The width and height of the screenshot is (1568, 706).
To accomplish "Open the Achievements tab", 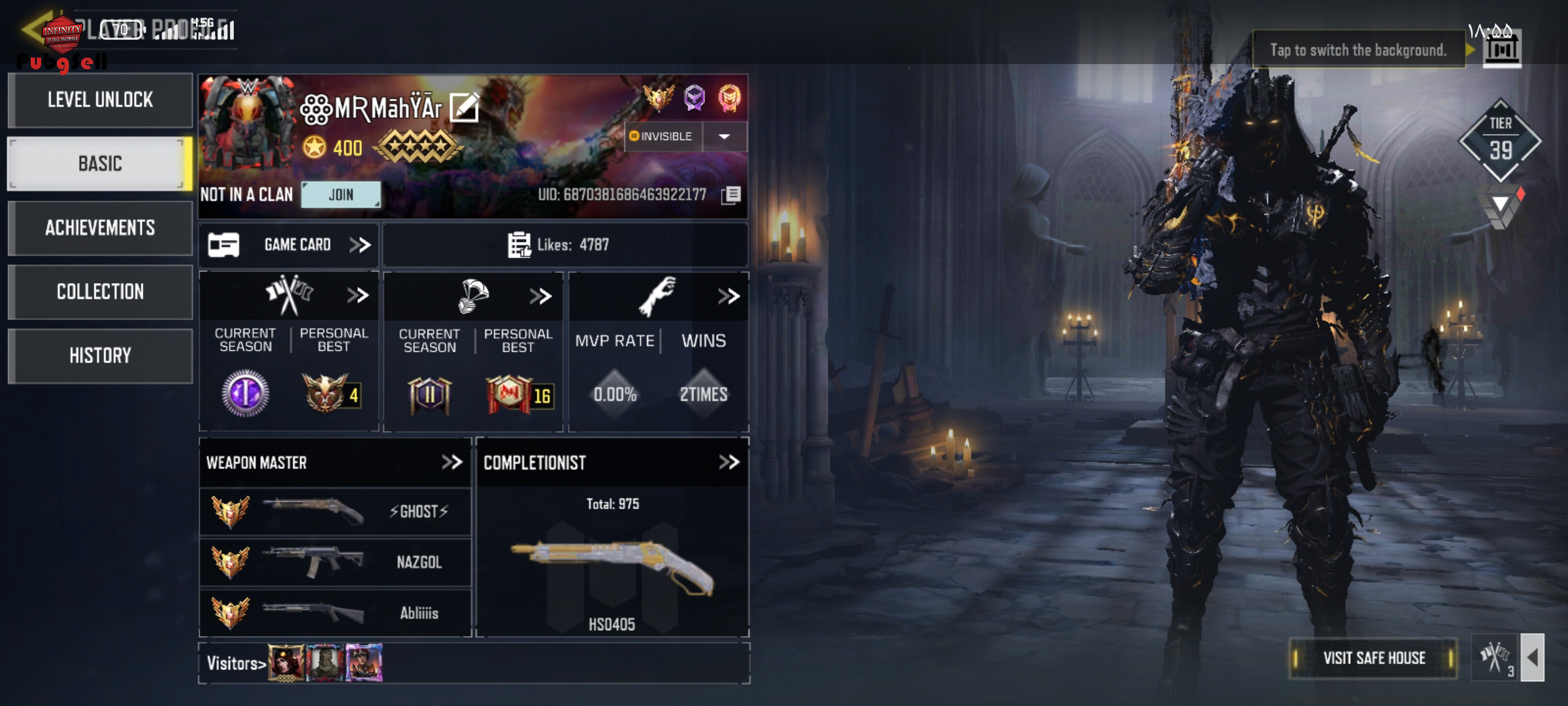I will (x=100, y=227).
